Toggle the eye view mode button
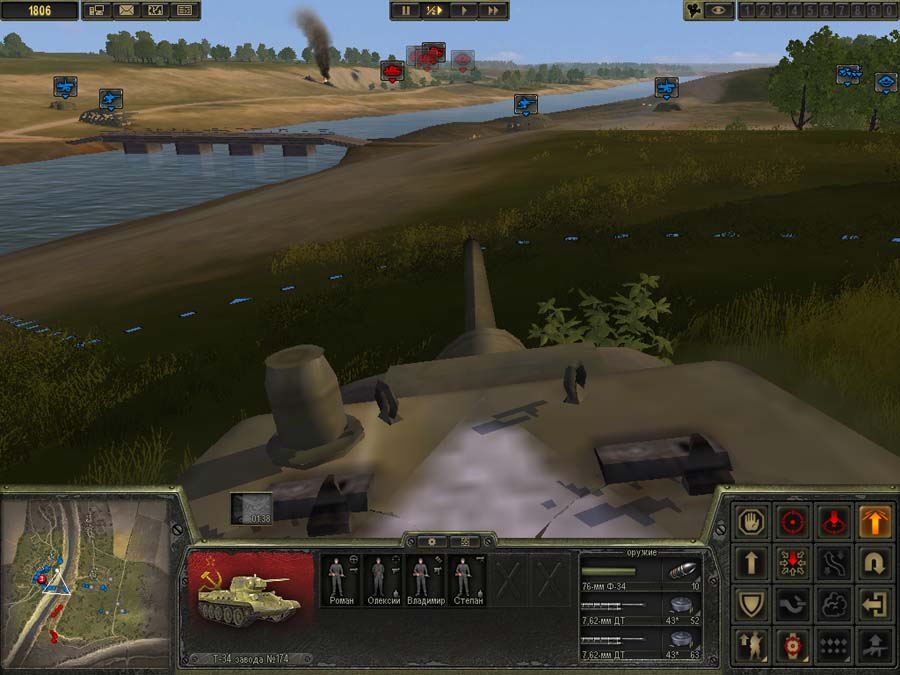 pyautogui.click(x=718, y=10)
